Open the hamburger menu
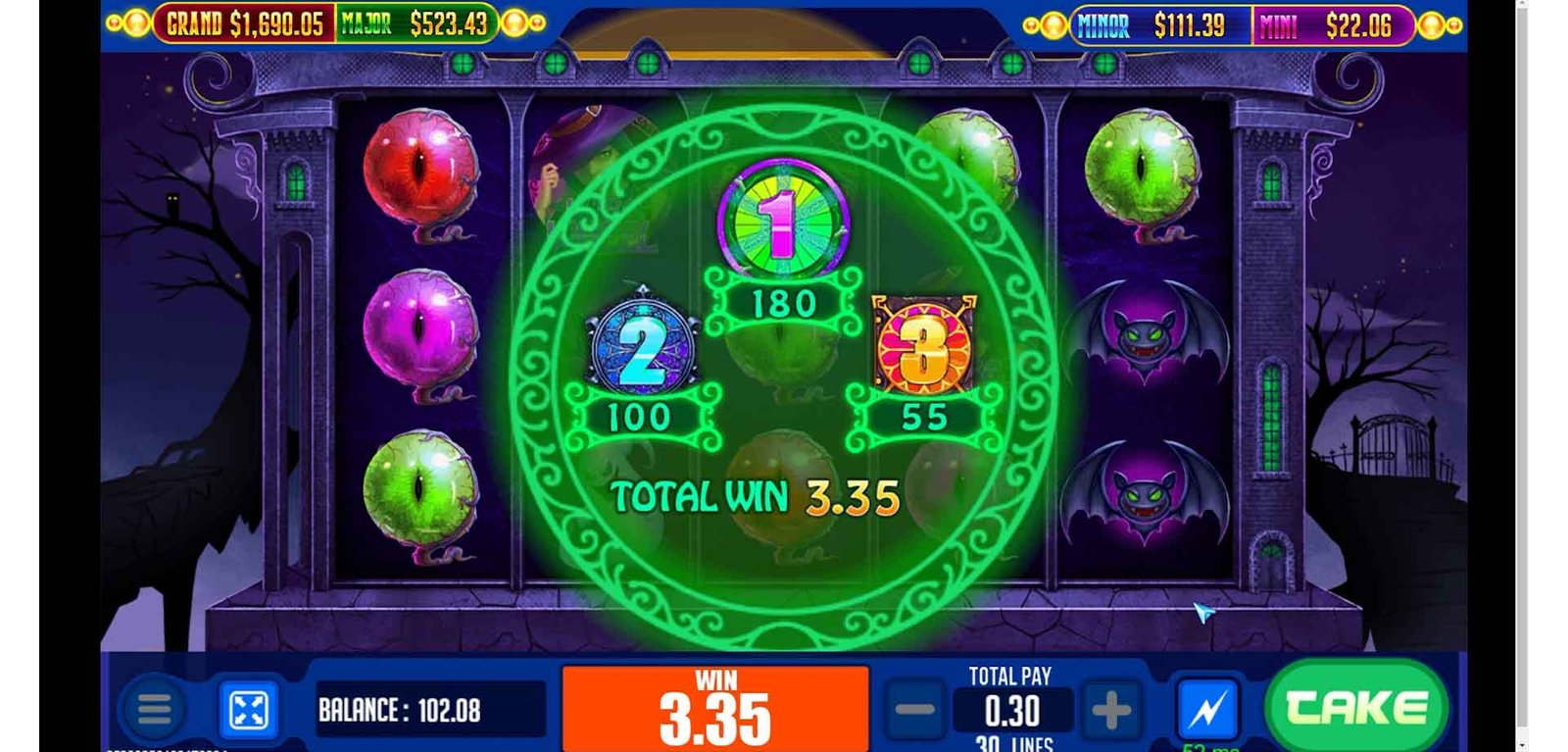Viewport: 1568px width, 752px height. (154, 710)
